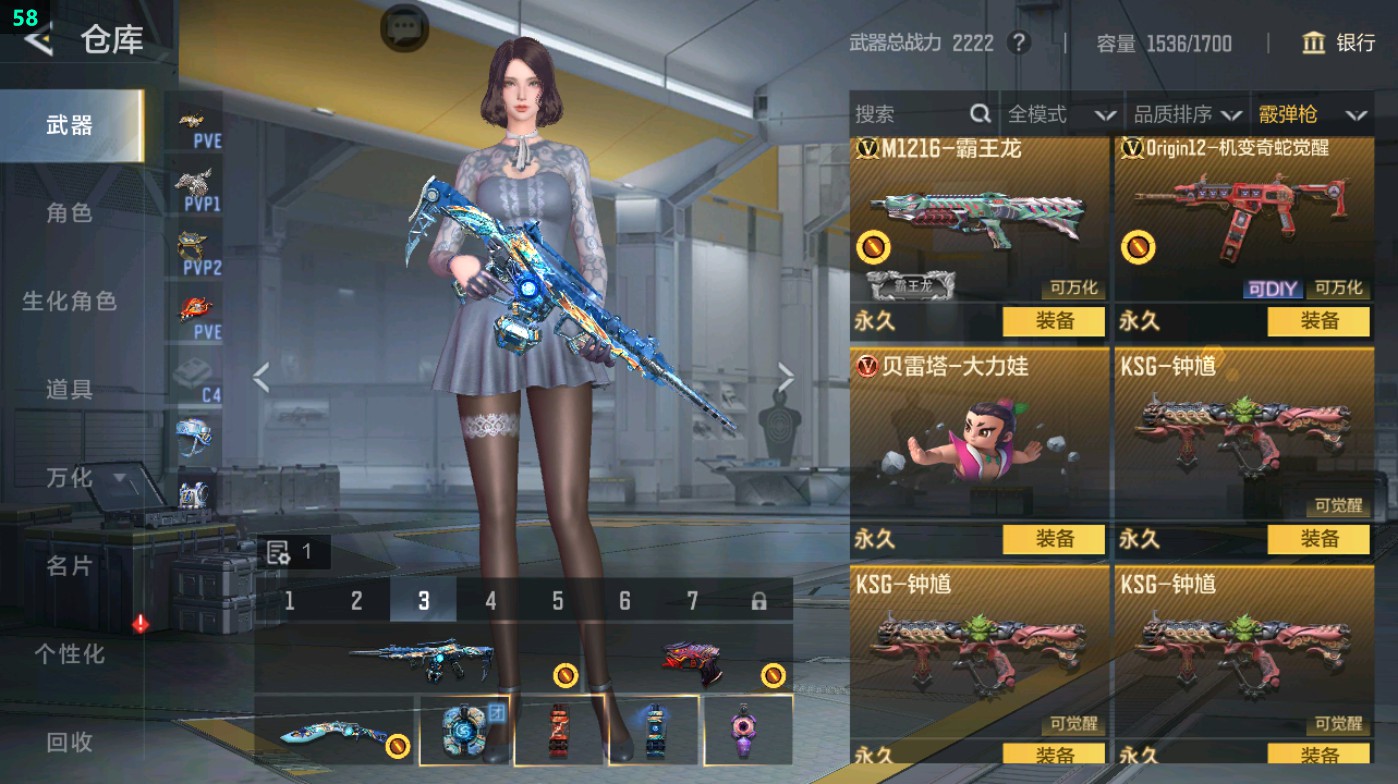Click the question mark beside 武器总战力

1019,44
